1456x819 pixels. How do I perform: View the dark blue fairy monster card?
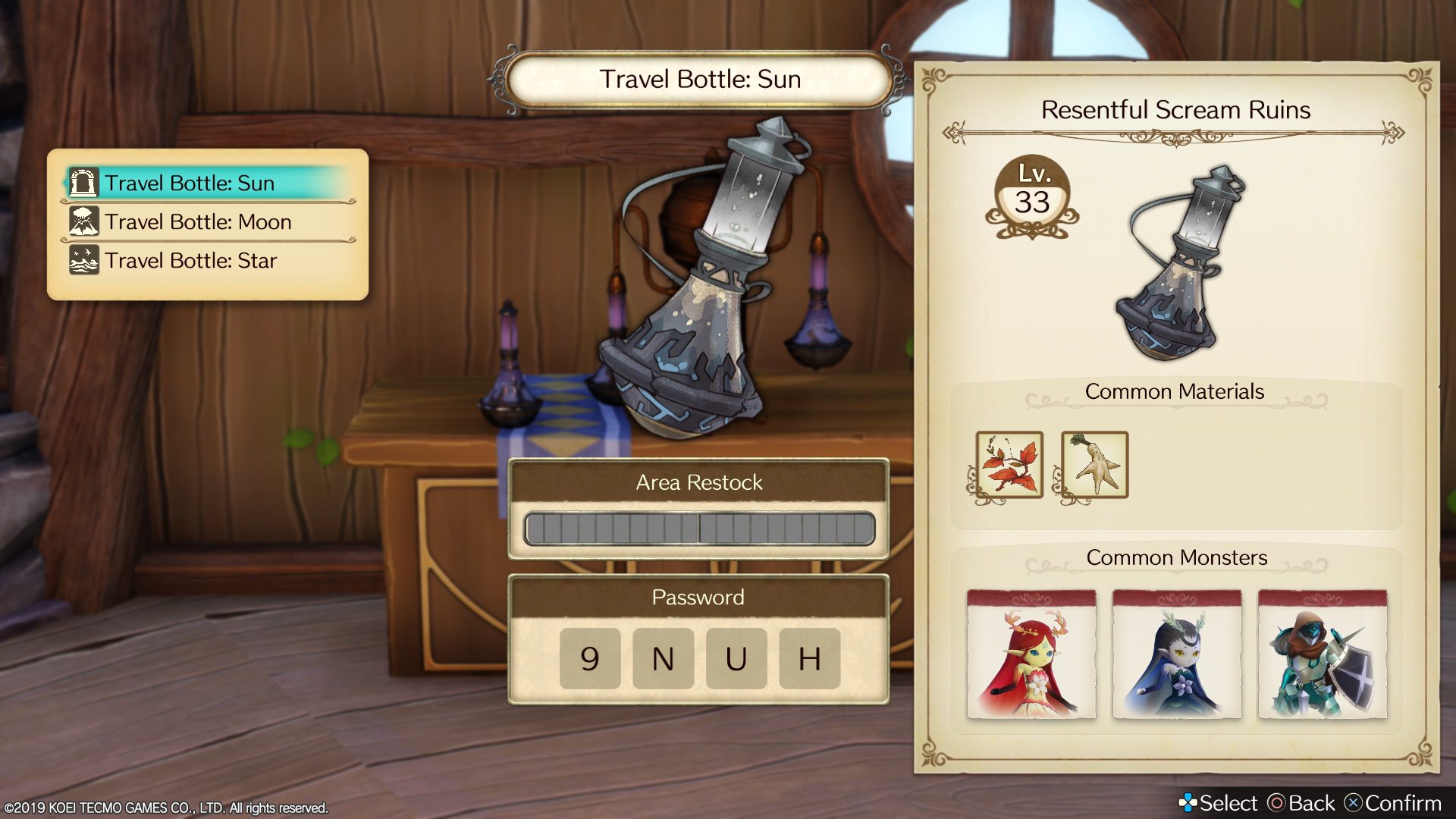[1177, 654]
